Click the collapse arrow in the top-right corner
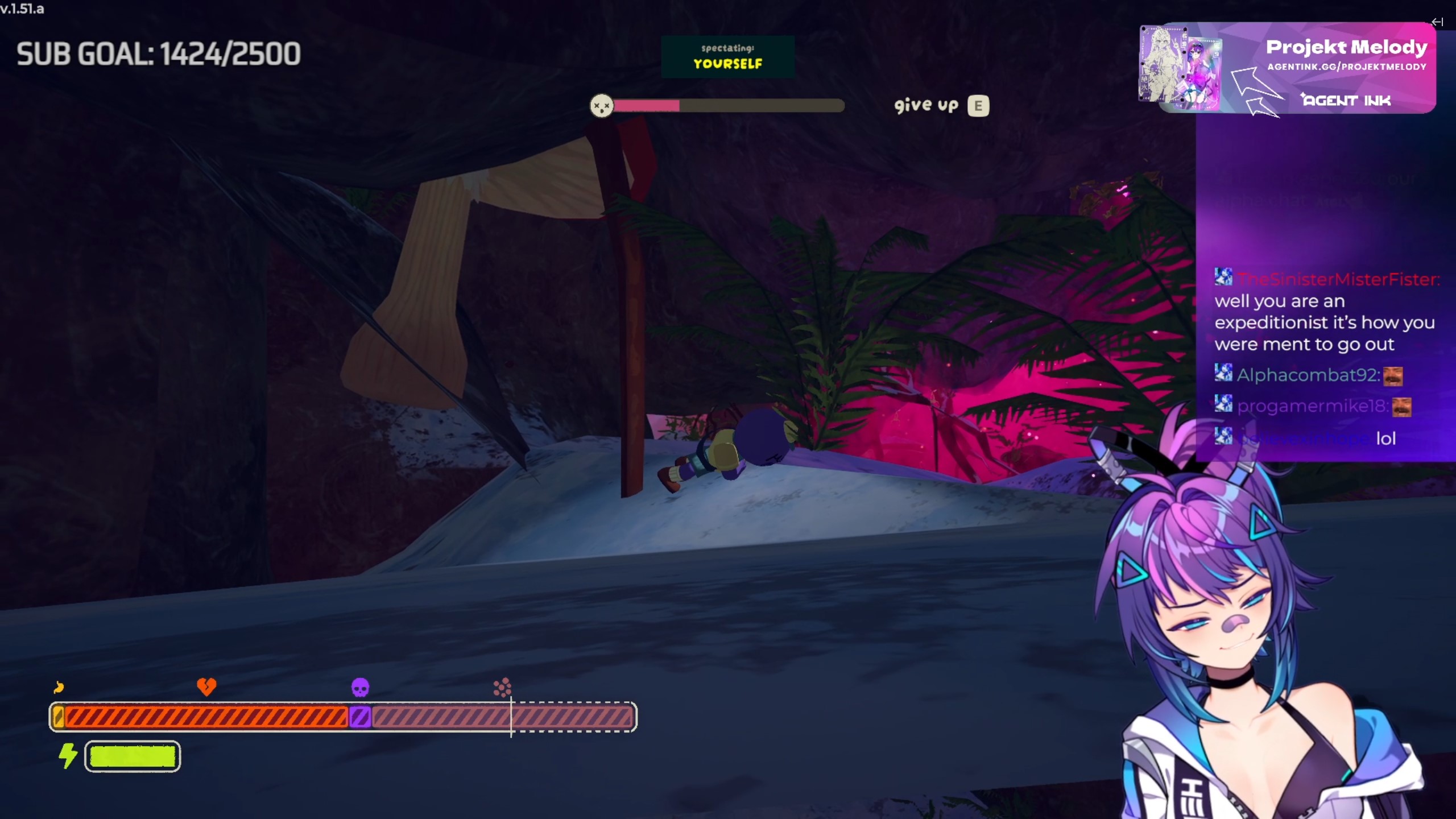 coord(1437,22)
